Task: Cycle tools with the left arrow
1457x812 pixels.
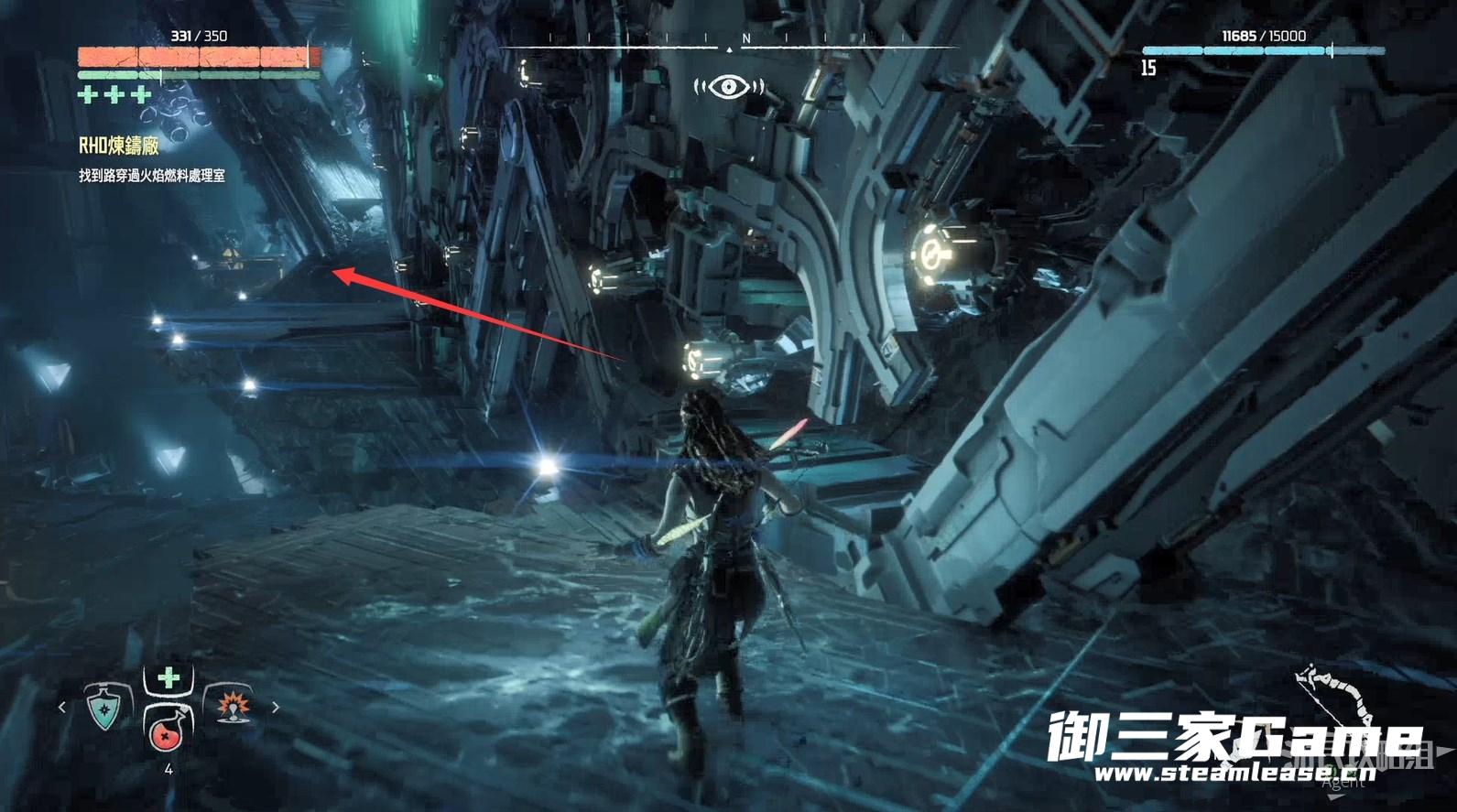Action: [x=62, y=707]
